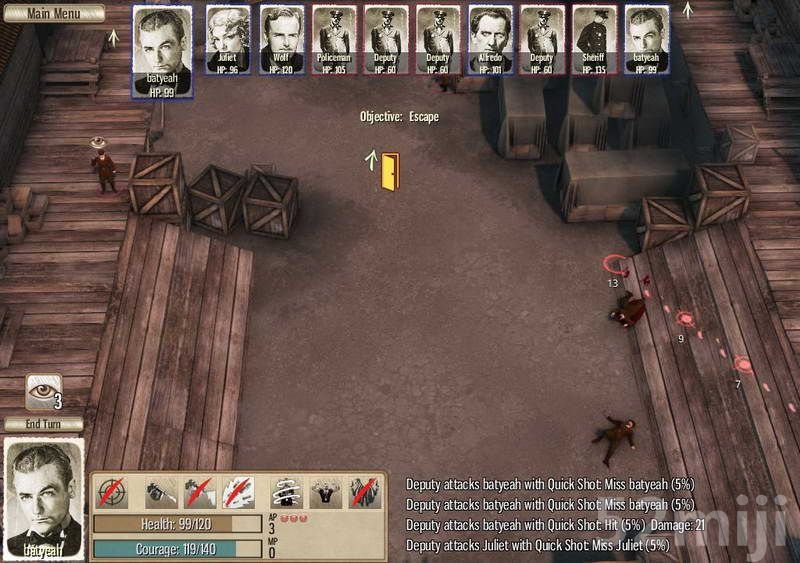Use the flexing strongman ability
Viewport: 800px width, 563px height.
325,492
